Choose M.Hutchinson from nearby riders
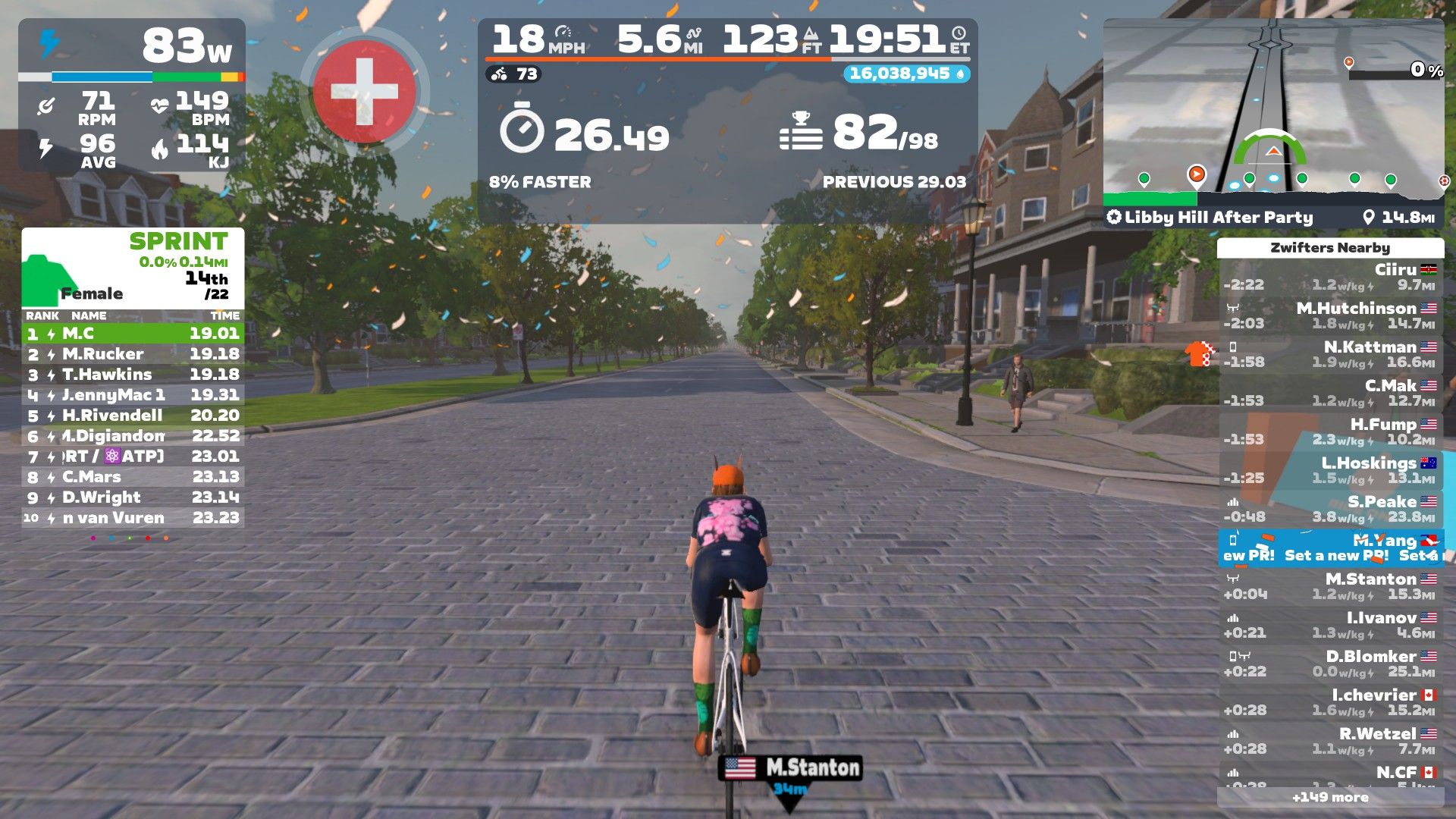Viewport: 1456px width, 819px height. pyautogui.click(x=1330, y=315)
